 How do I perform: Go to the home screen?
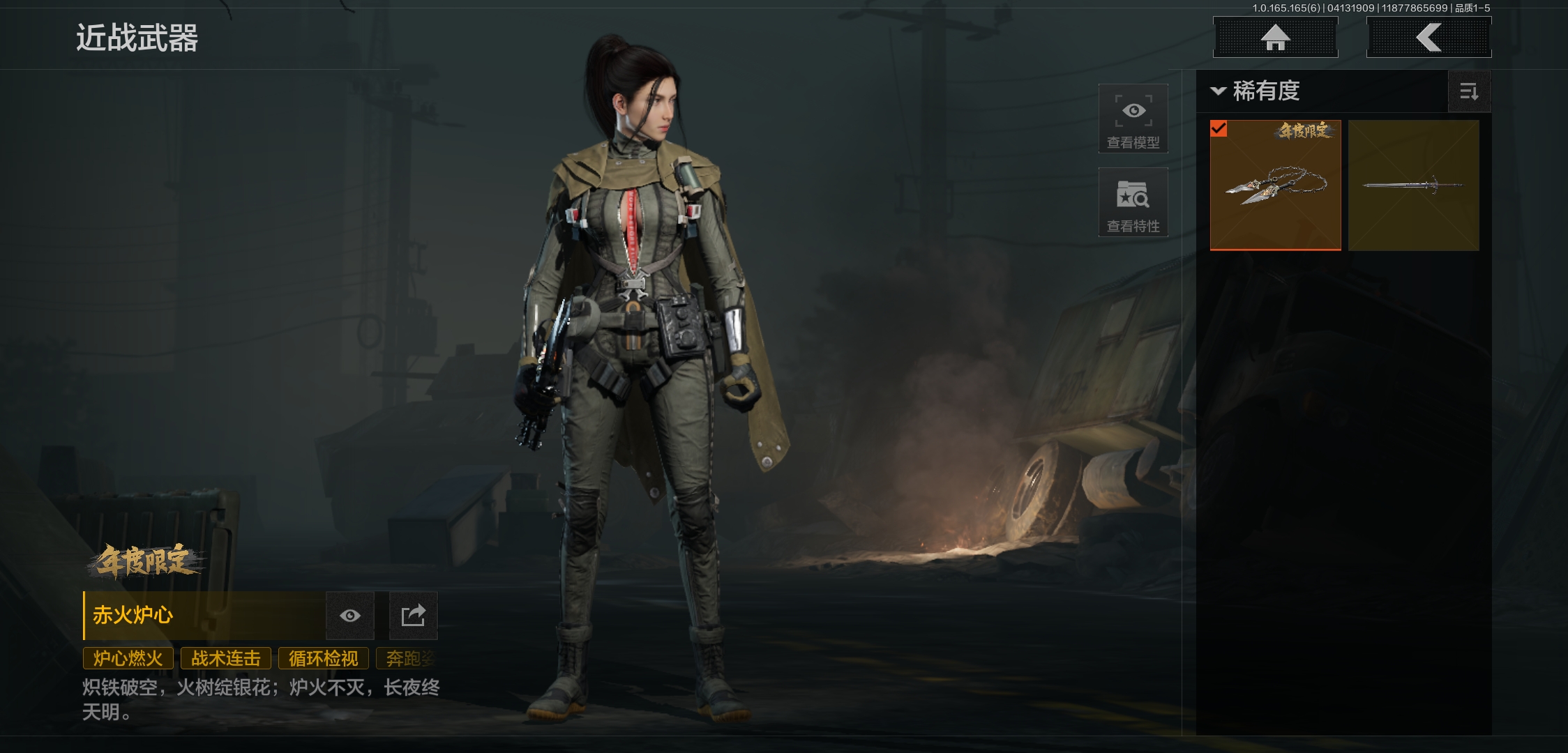(x=1275, y=38)
